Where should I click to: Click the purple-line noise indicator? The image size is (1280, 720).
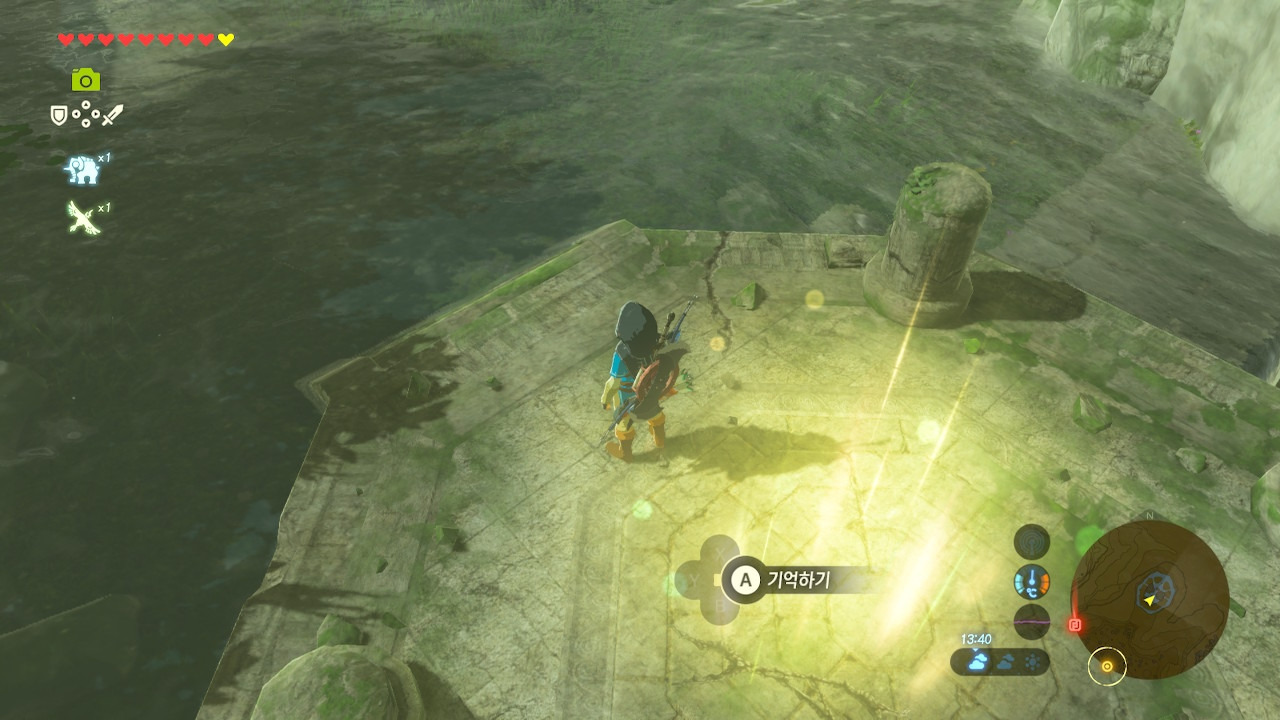click(1032, 620)
